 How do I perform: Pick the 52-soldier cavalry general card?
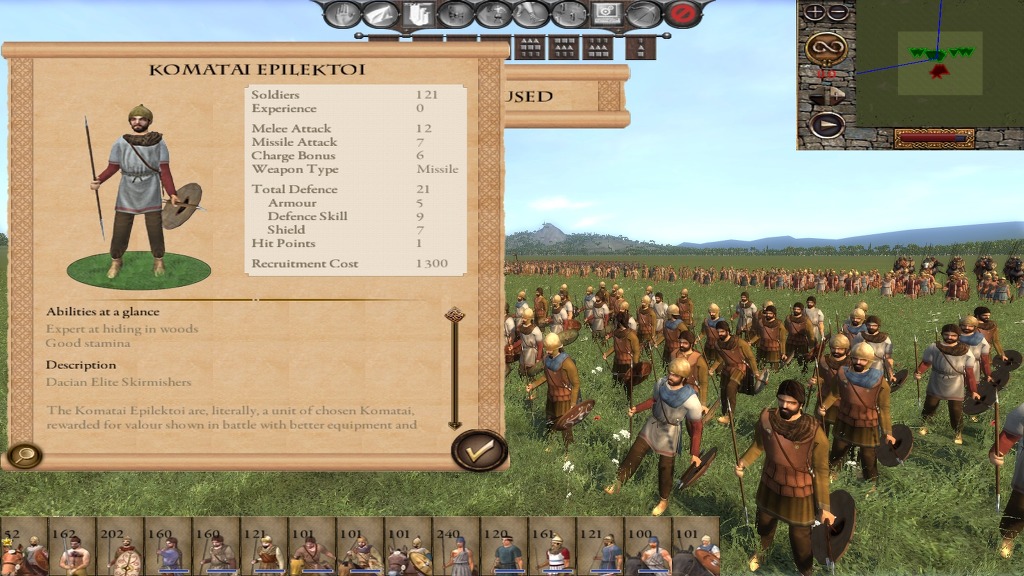point(24,546)
